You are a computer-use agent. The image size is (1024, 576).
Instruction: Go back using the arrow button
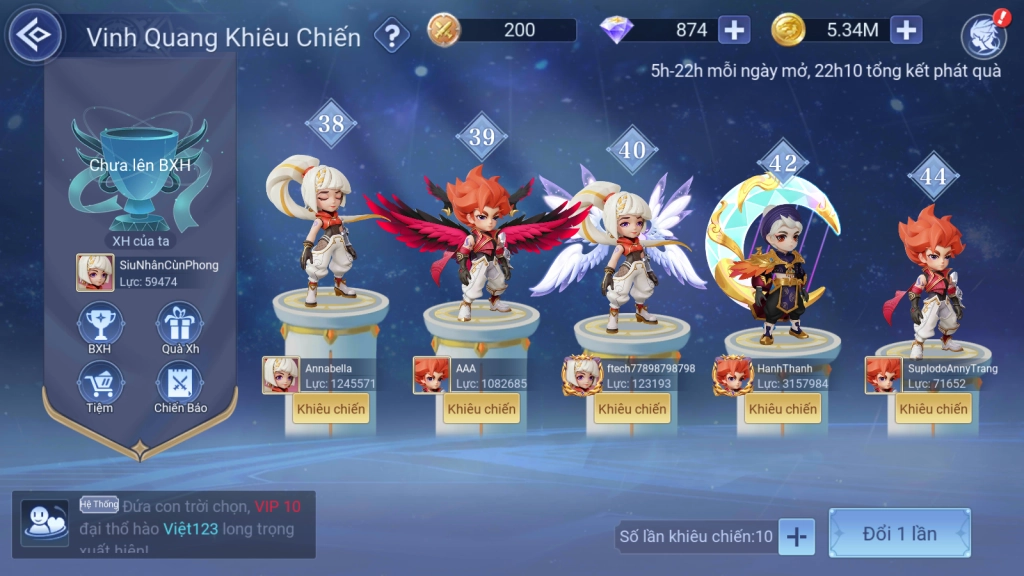(35, 35)
